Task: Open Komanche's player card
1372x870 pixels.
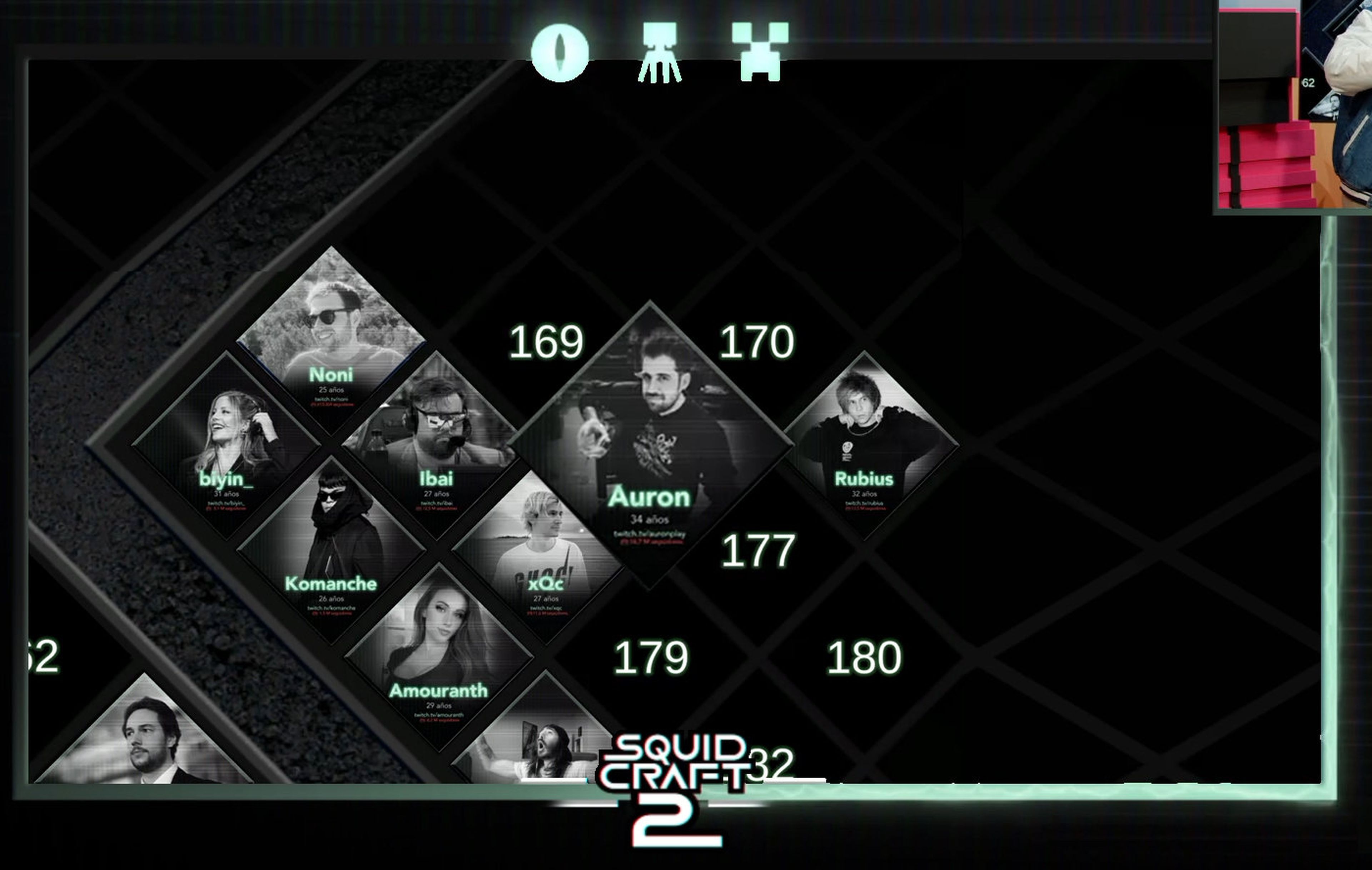Action: 331,549
